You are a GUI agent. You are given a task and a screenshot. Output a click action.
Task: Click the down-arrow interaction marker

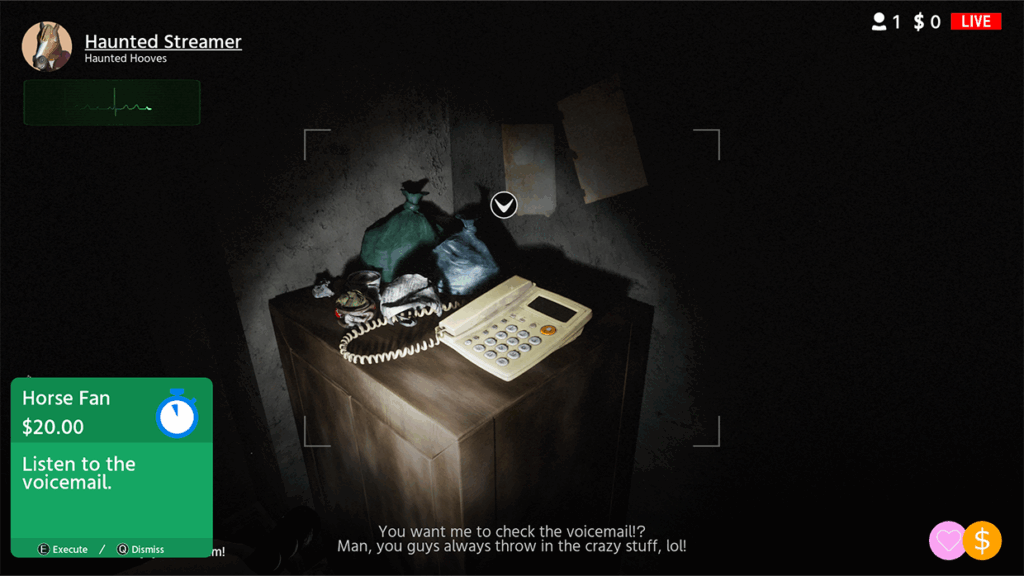pyautogui.click(x=504, y=205)
